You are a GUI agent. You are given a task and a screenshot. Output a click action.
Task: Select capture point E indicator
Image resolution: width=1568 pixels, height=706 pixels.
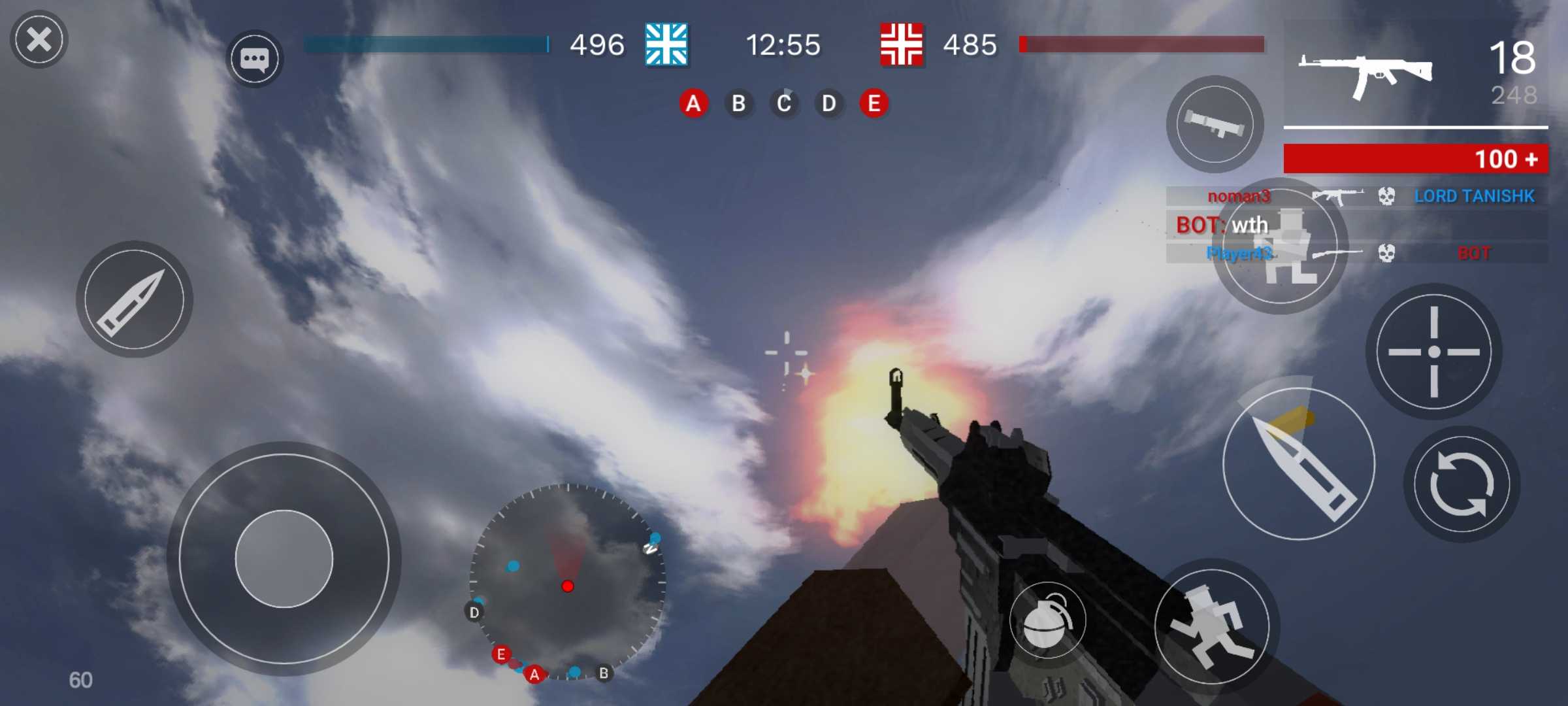click(x=874, y=103)
